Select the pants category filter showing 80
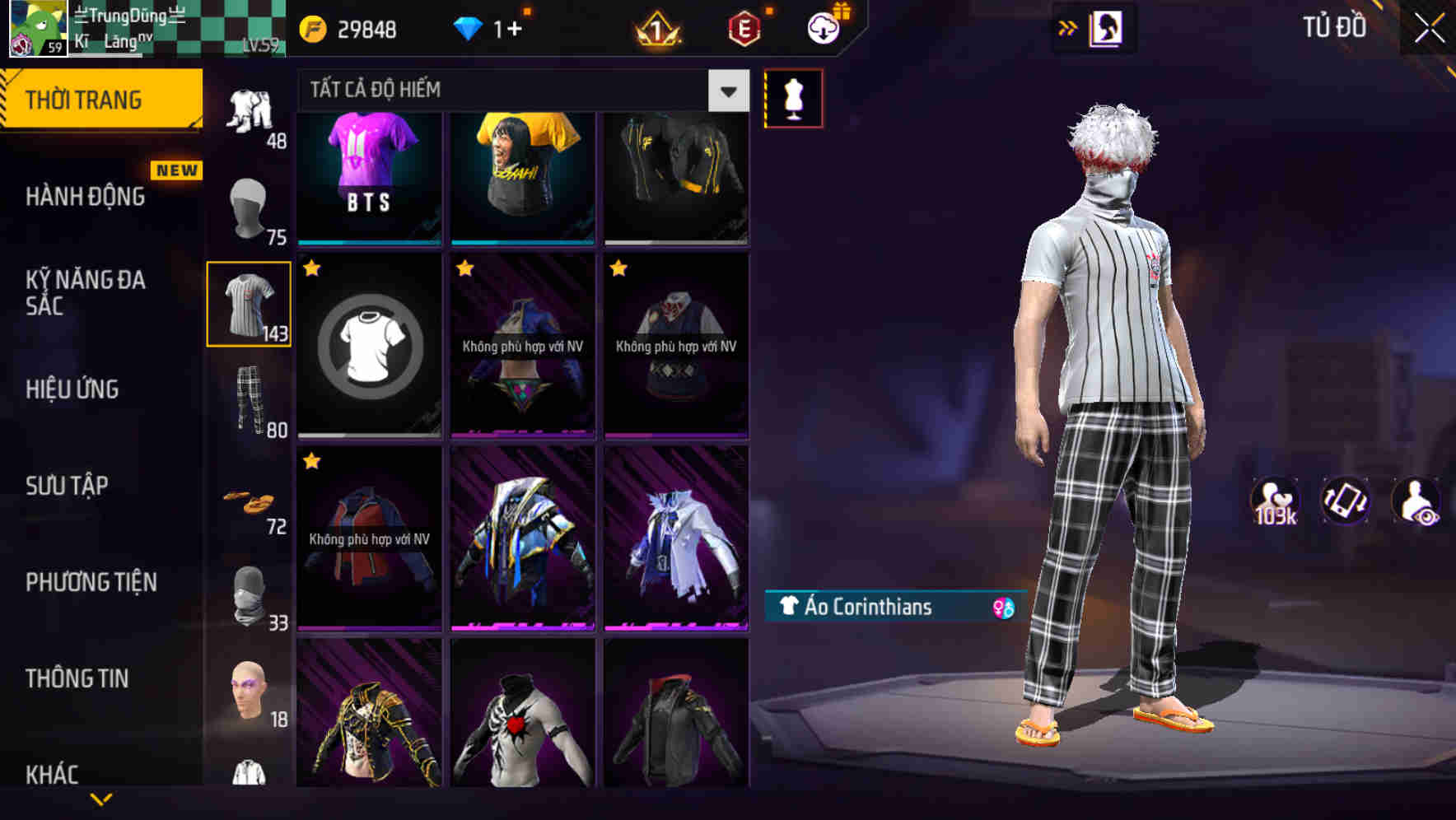Image resolution: width=1456 pixels, height=820 pixels. coord(250,399)
